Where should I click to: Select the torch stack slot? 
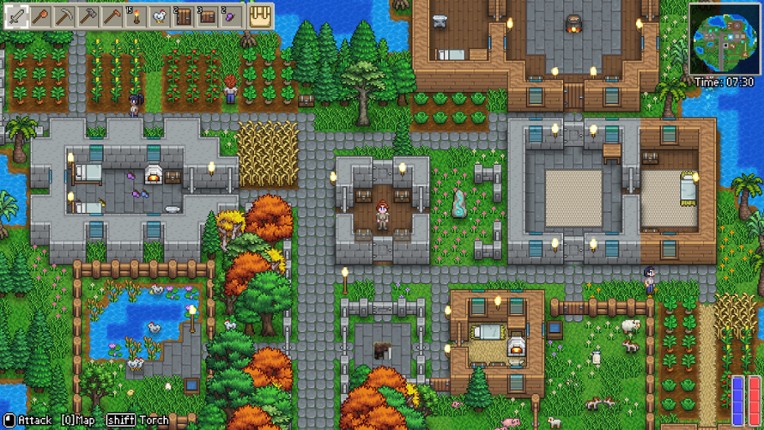click(x=136, y=16)
